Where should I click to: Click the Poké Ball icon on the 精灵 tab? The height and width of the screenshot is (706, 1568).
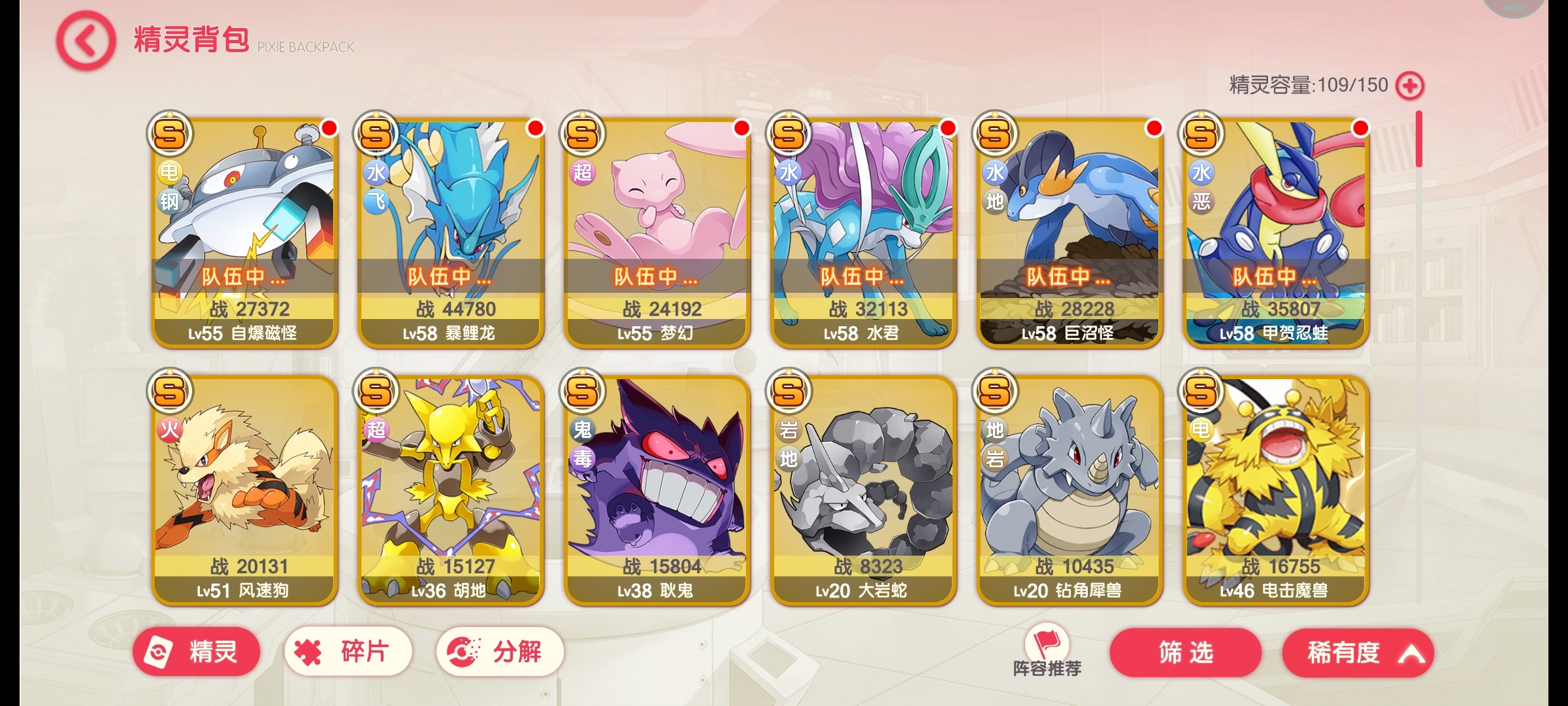[x=159, y=651]
